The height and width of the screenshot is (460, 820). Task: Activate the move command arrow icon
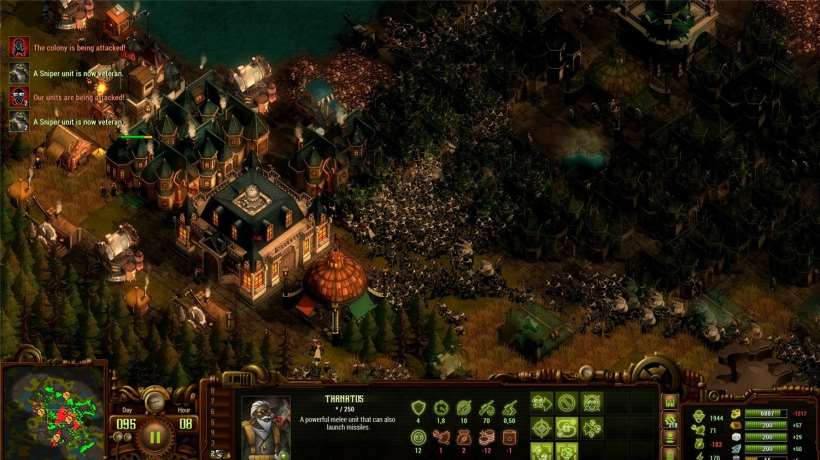(542, 403)
